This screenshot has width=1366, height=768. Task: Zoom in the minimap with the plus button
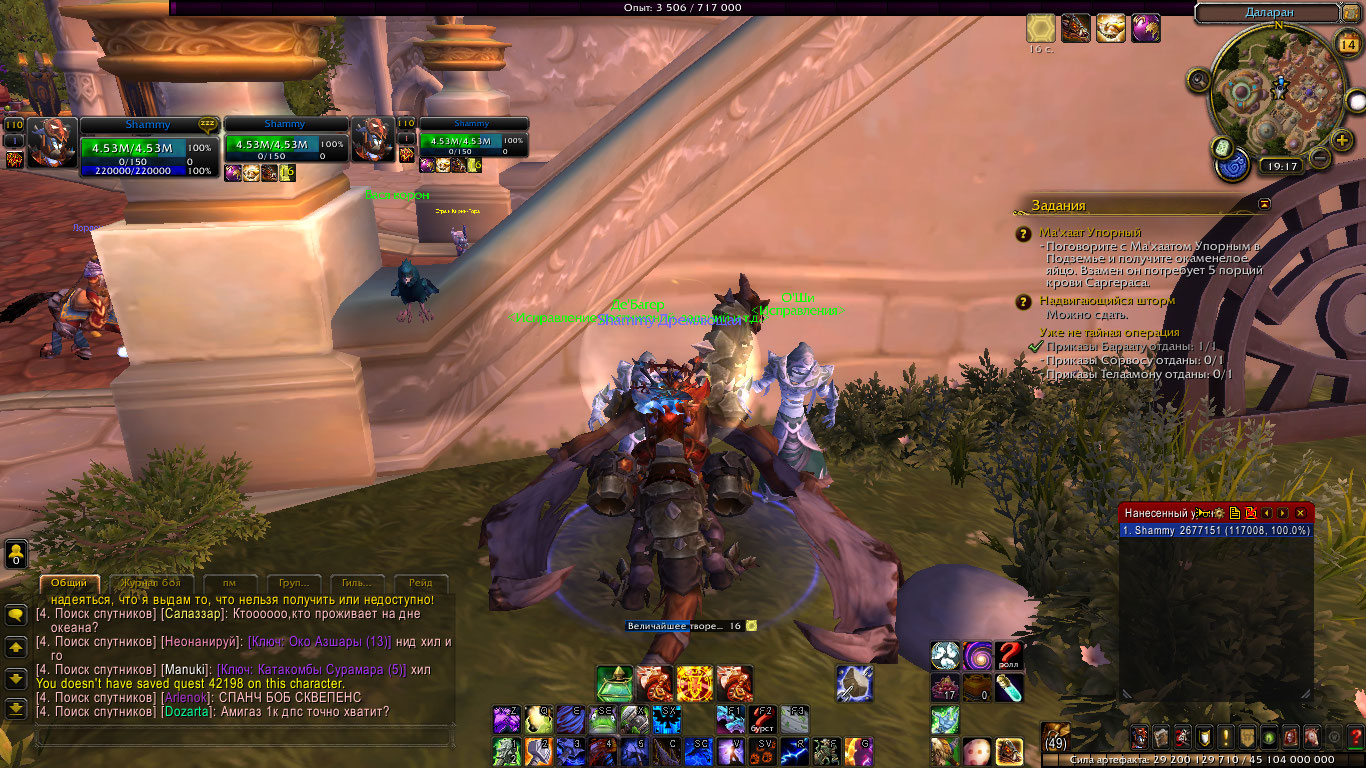coord(1342,141)
